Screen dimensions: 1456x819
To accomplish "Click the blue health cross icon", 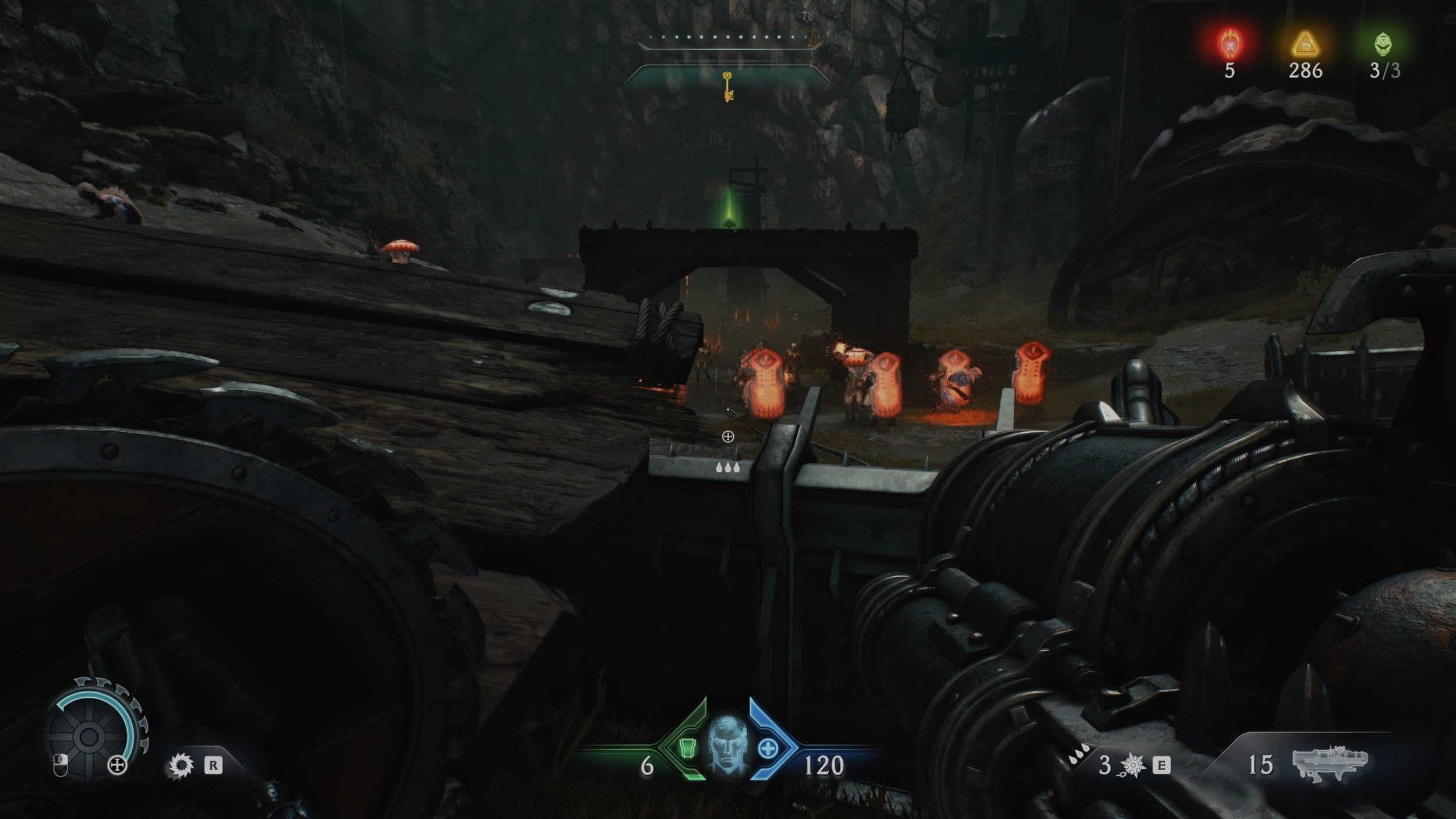I will pos(768,749).
